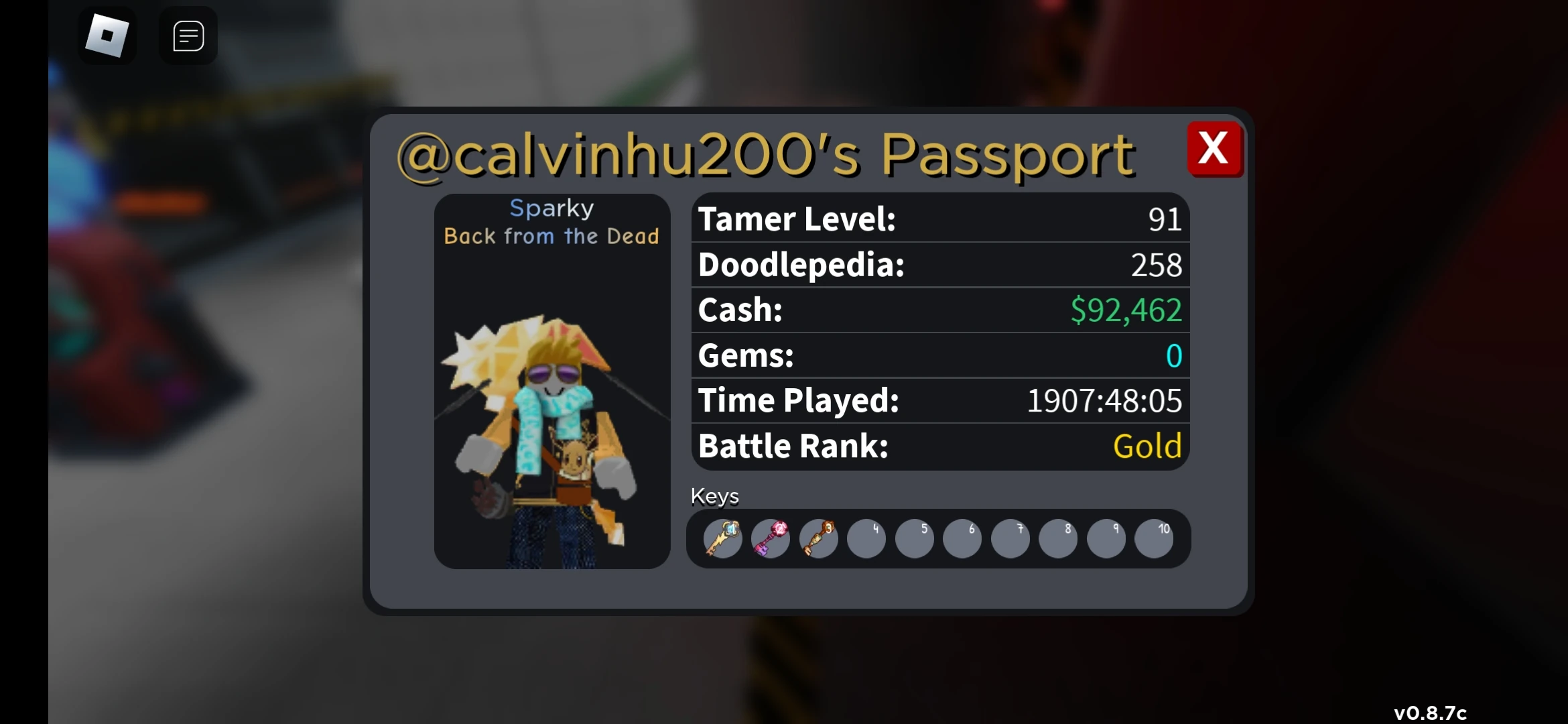This screenshot has height=724, width=1568.
Task: Click the Doodlepedia count 258
Action: (x=1156, y=264)
